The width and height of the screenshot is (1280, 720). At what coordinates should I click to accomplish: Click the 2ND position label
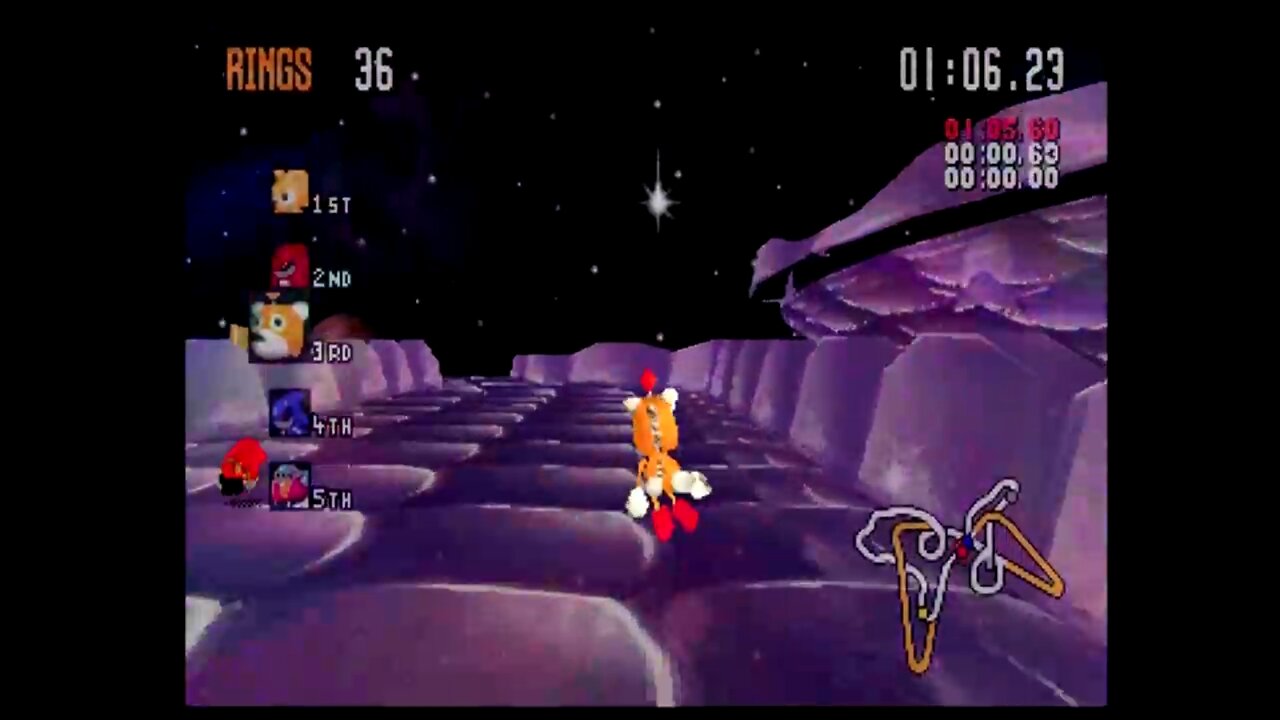tap(333, 278)
